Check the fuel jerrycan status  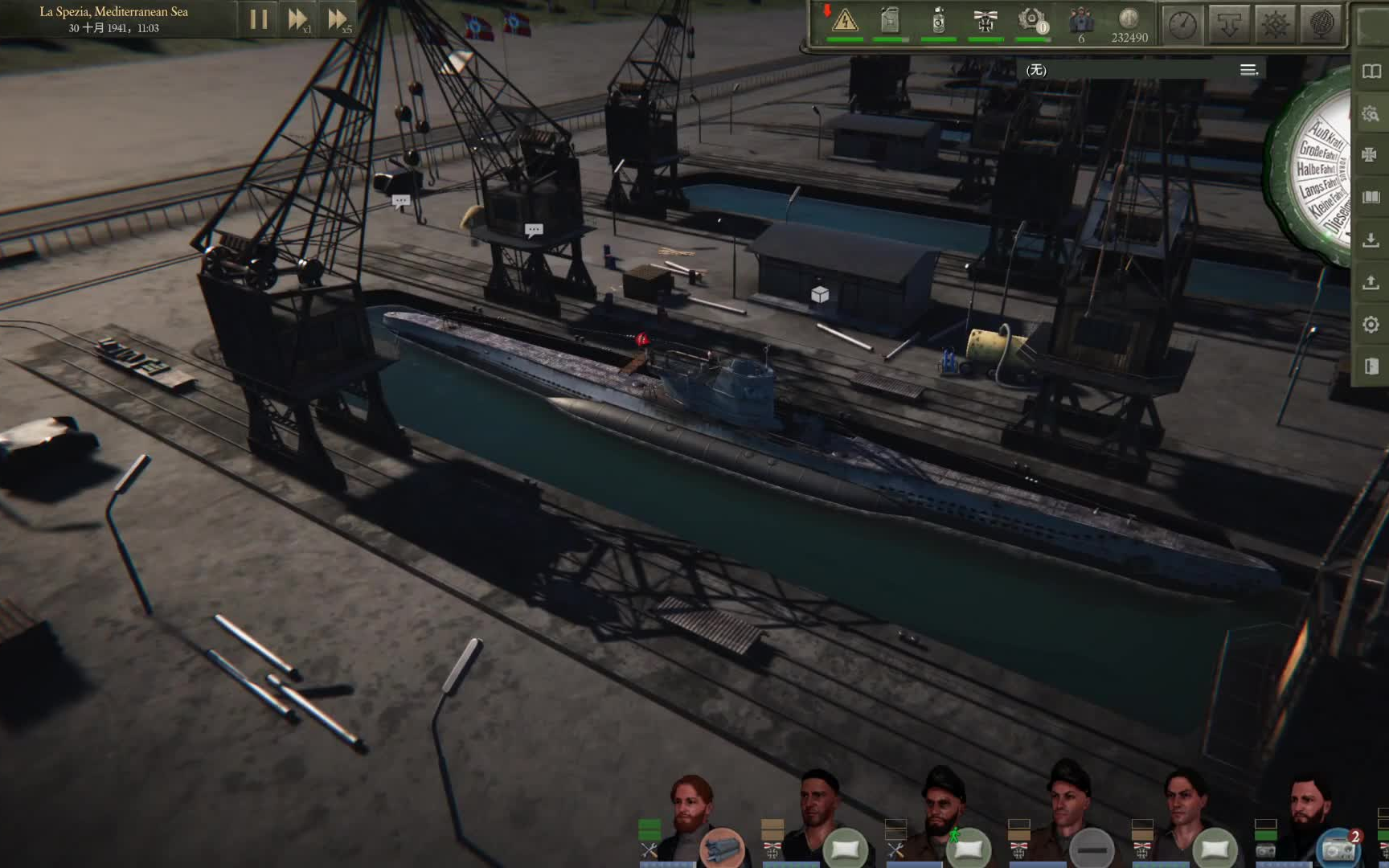(890, 20)
